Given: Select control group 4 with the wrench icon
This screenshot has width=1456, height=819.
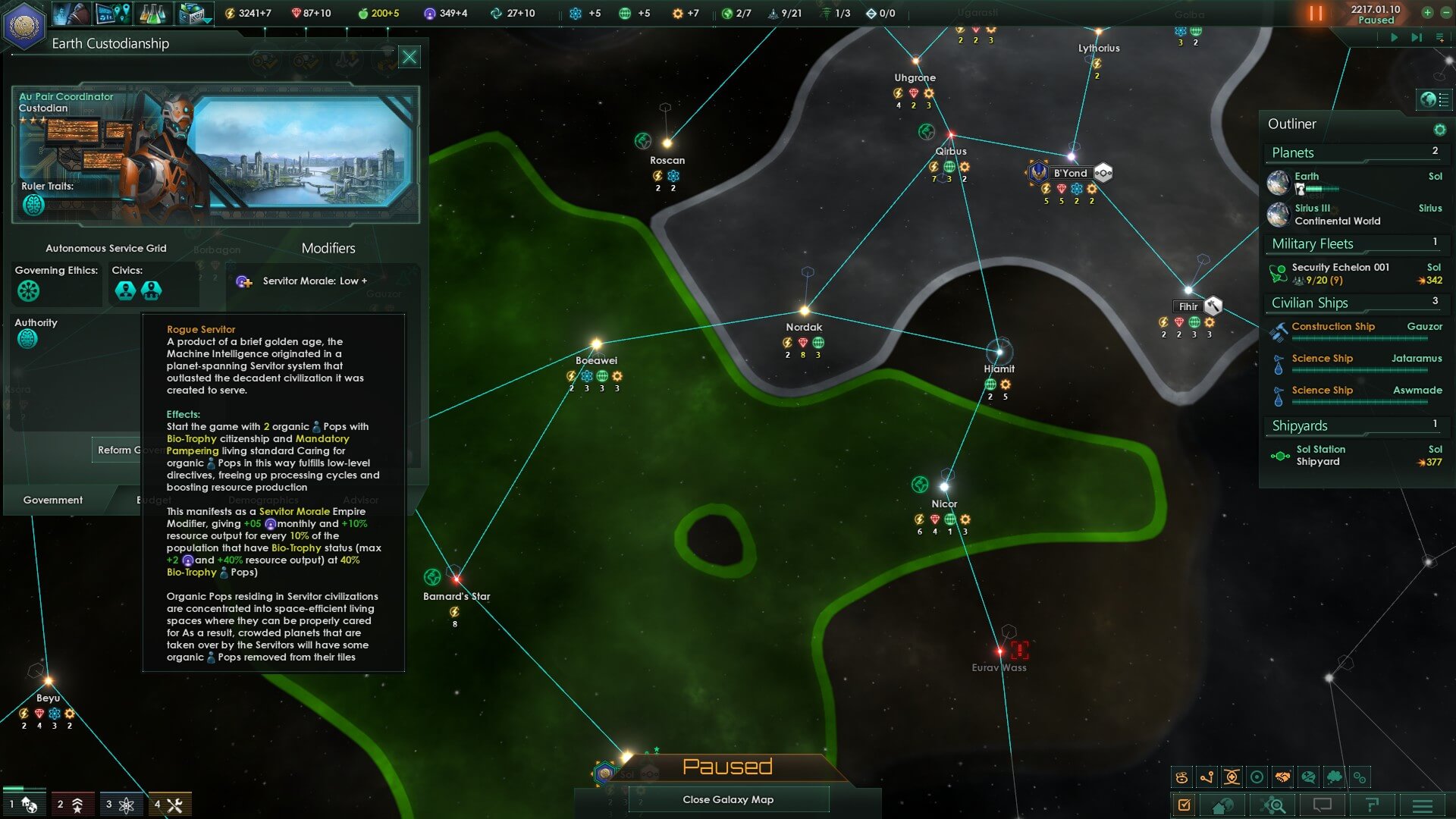Looking at the screenshot, I should pyautogui.click(x=170, y=805).
